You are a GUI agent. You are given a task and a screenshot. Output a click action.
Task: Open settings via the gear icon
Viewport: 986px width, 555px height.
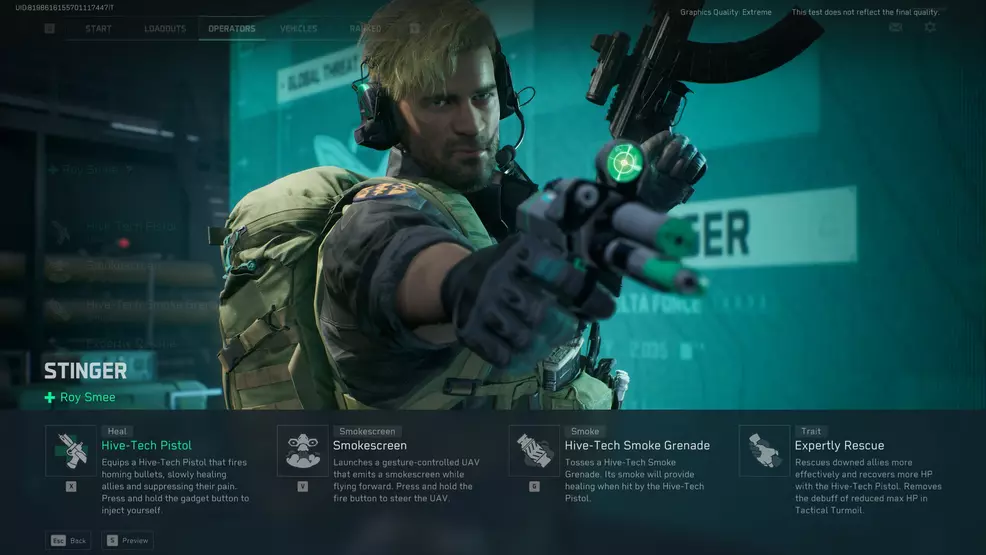930,27
